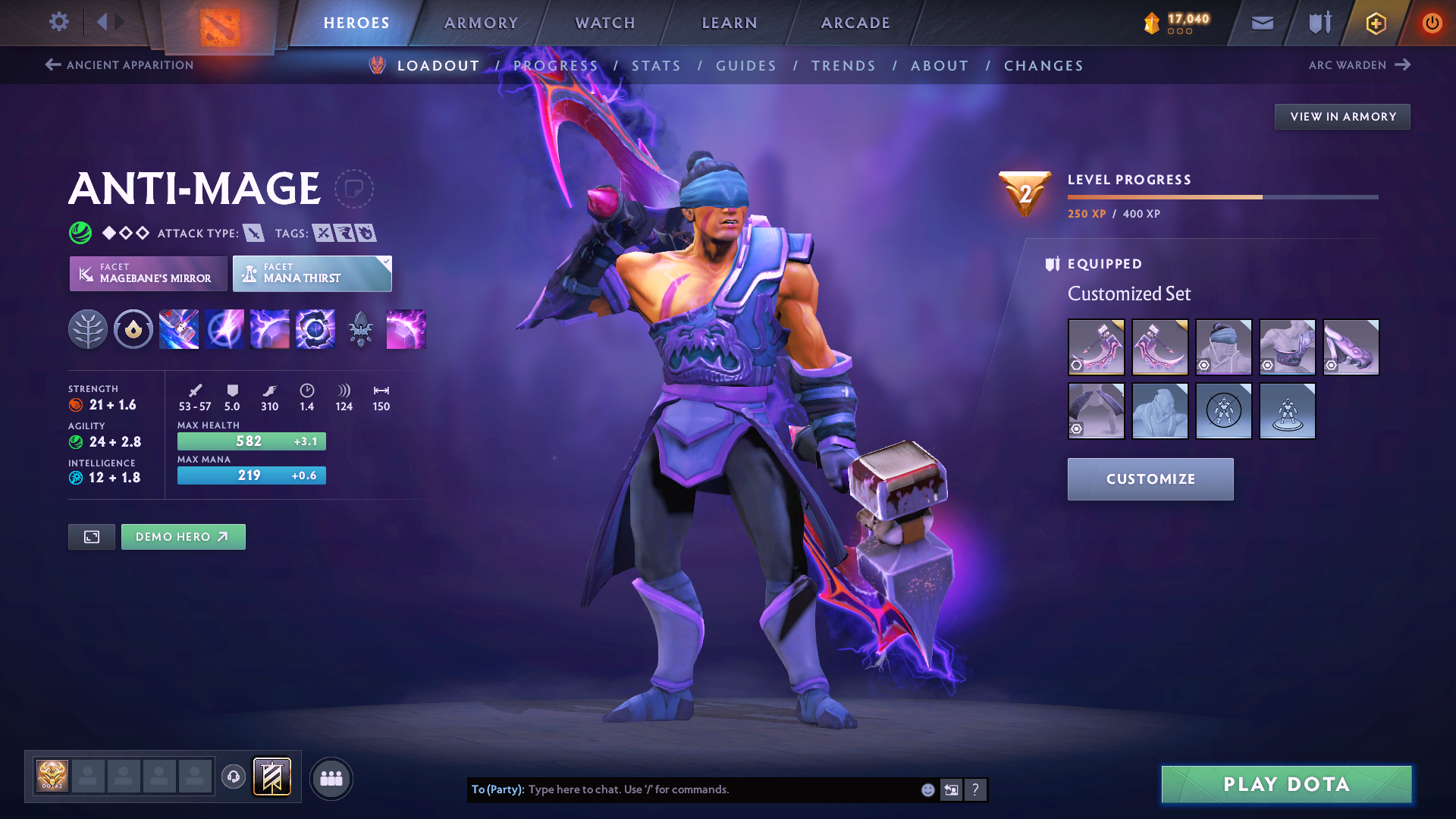
Task: Open the Mana Break ability icon
Action: pyautogui.click(x=178, y=329)
